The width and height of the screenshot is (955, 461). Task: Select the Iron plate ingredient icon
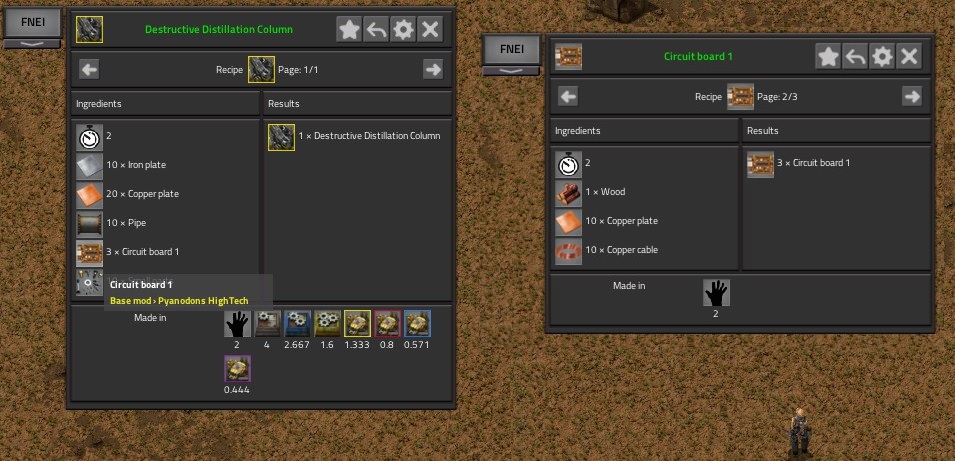coord(89,166)
